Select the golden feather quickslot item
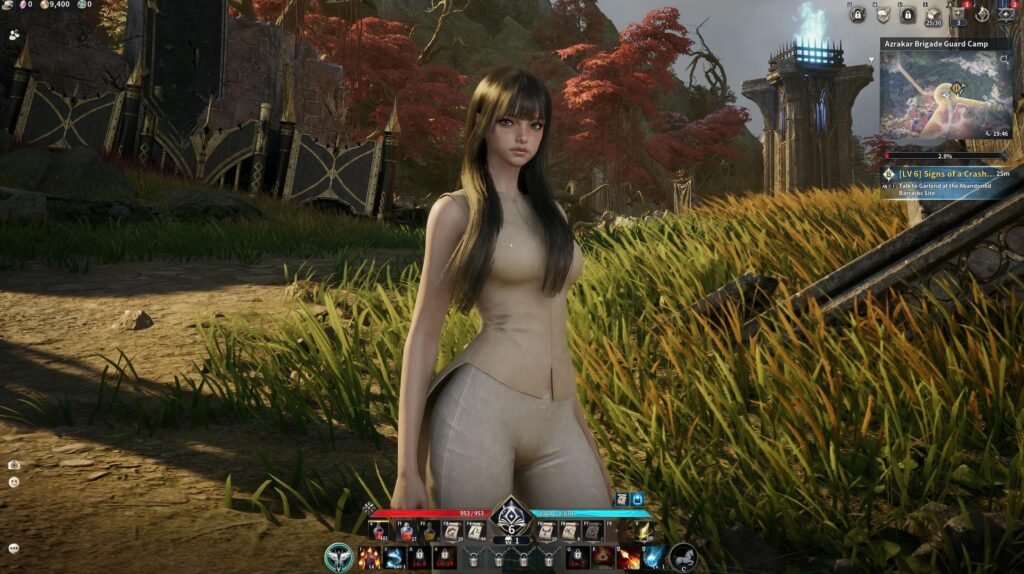The height and width of the screenshot is (574, 1024). point(645,531)
